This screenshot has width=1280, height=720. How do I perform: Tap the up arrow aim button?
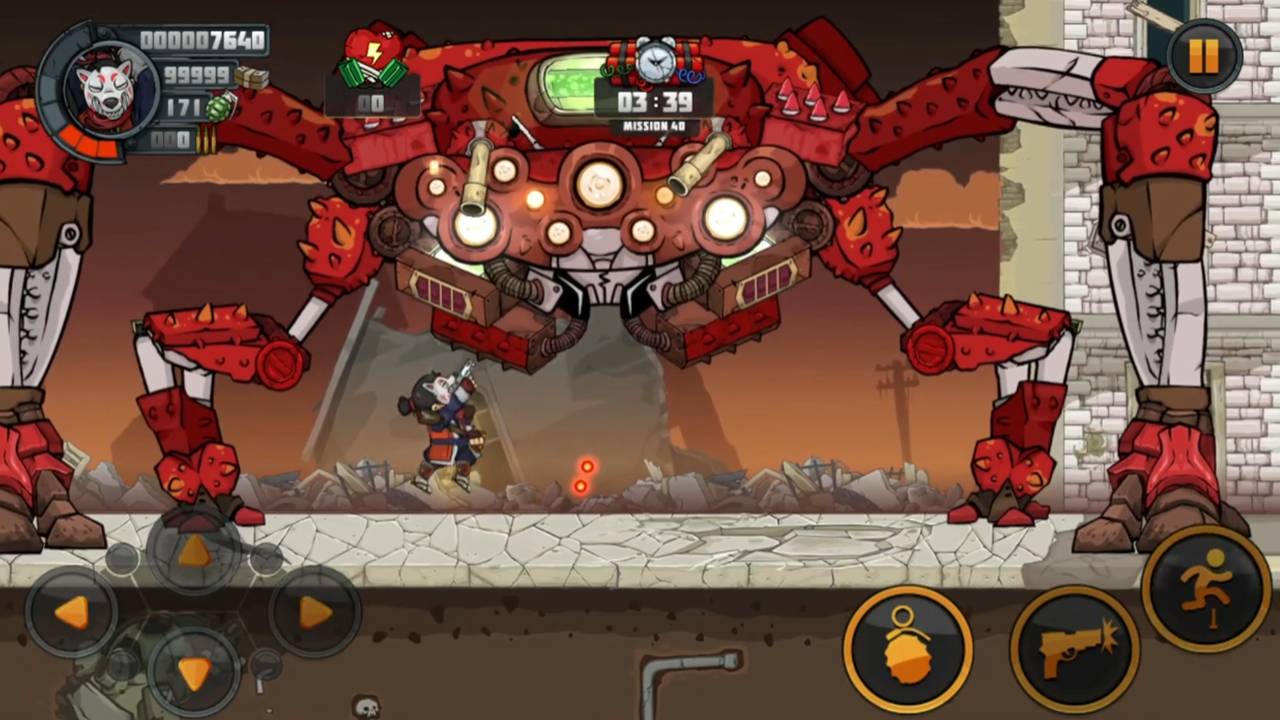194,551
